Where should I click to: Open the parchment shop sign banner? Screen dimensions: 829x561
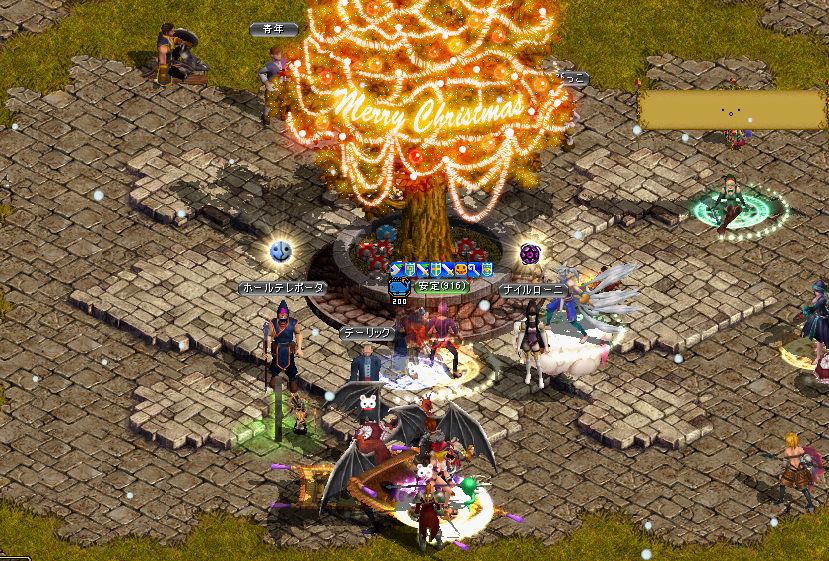(731, 110)
